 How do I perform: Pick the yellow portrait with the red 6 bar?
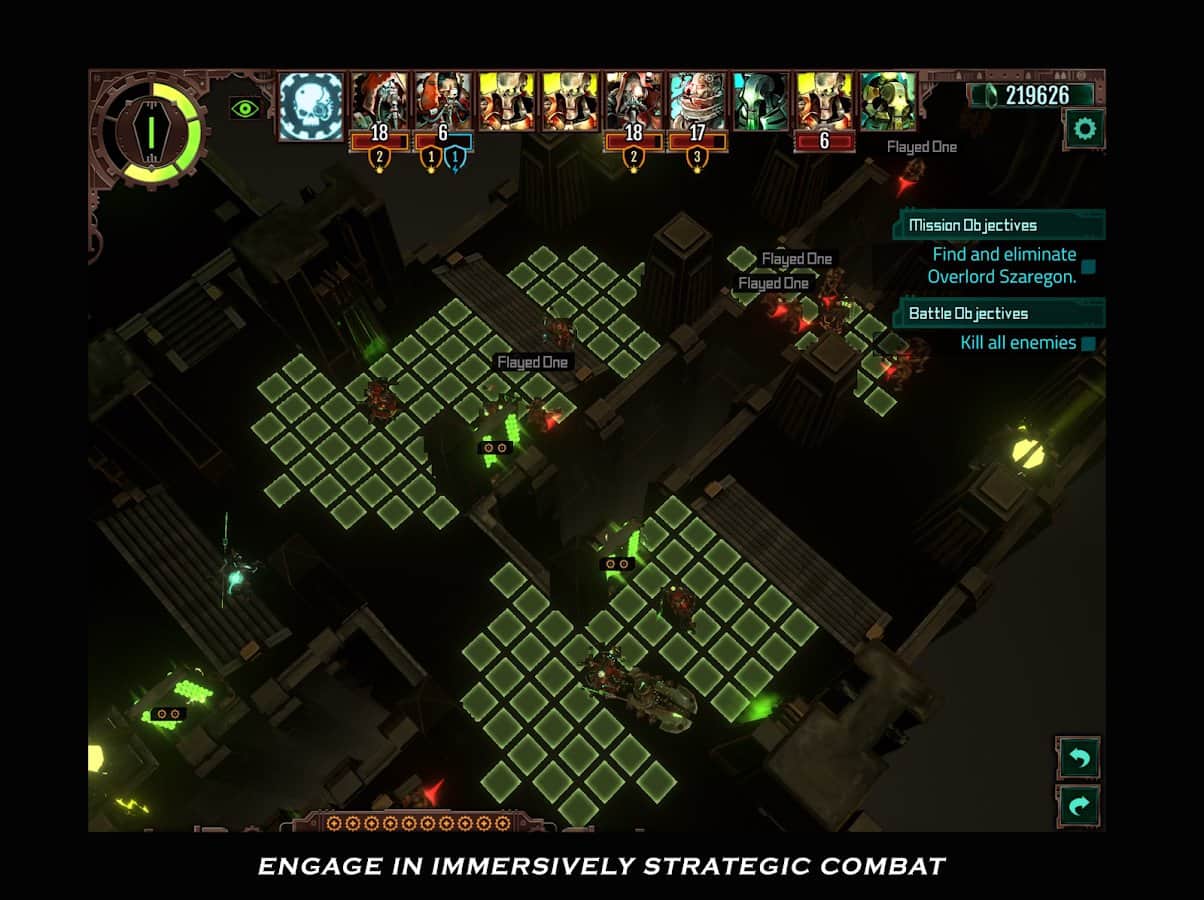pos(824,102)
